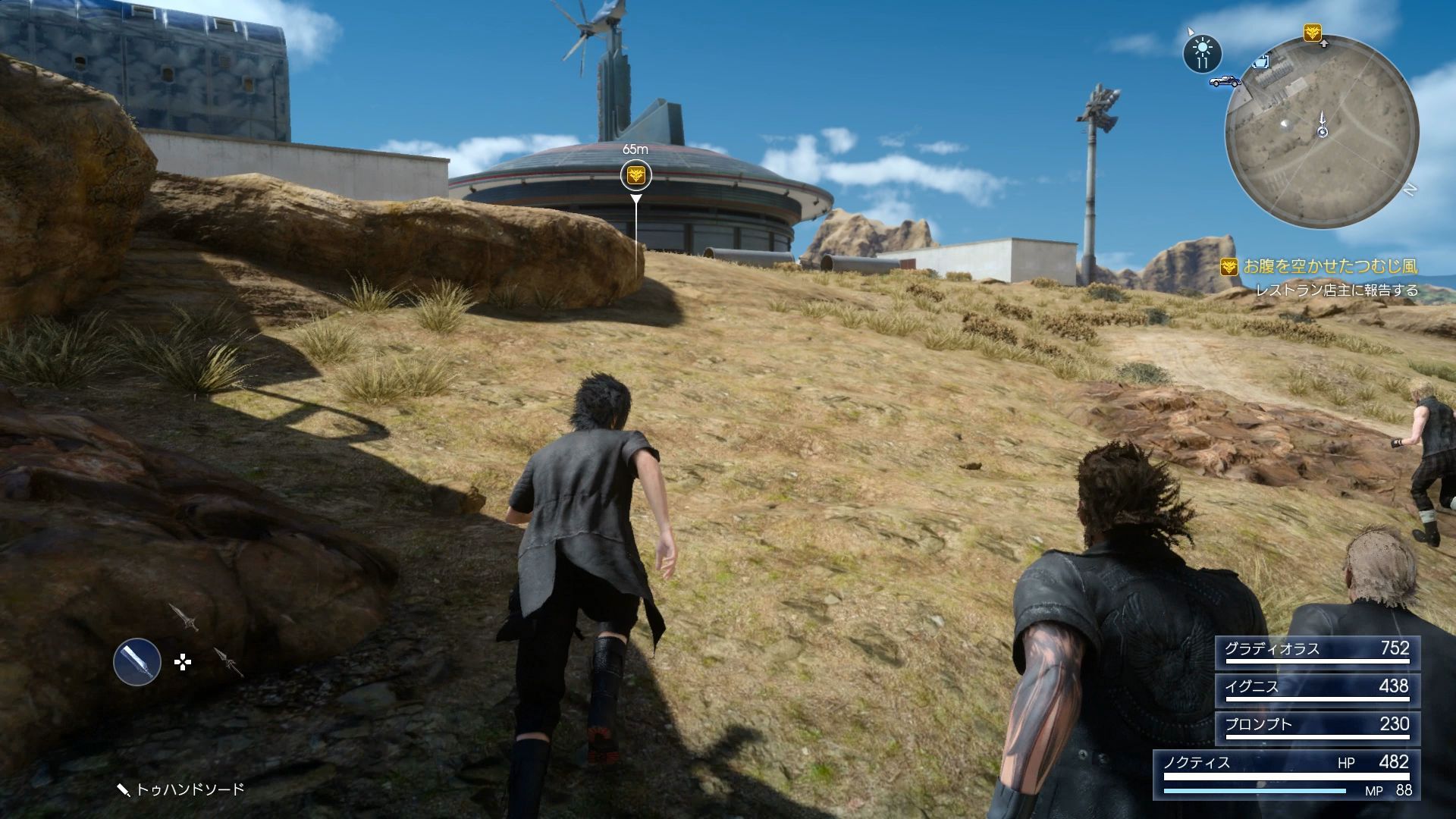Select the yellow quest marker icon on the minimap
The width and height of the screenshot is (1456, 819).
[1313, 33]
